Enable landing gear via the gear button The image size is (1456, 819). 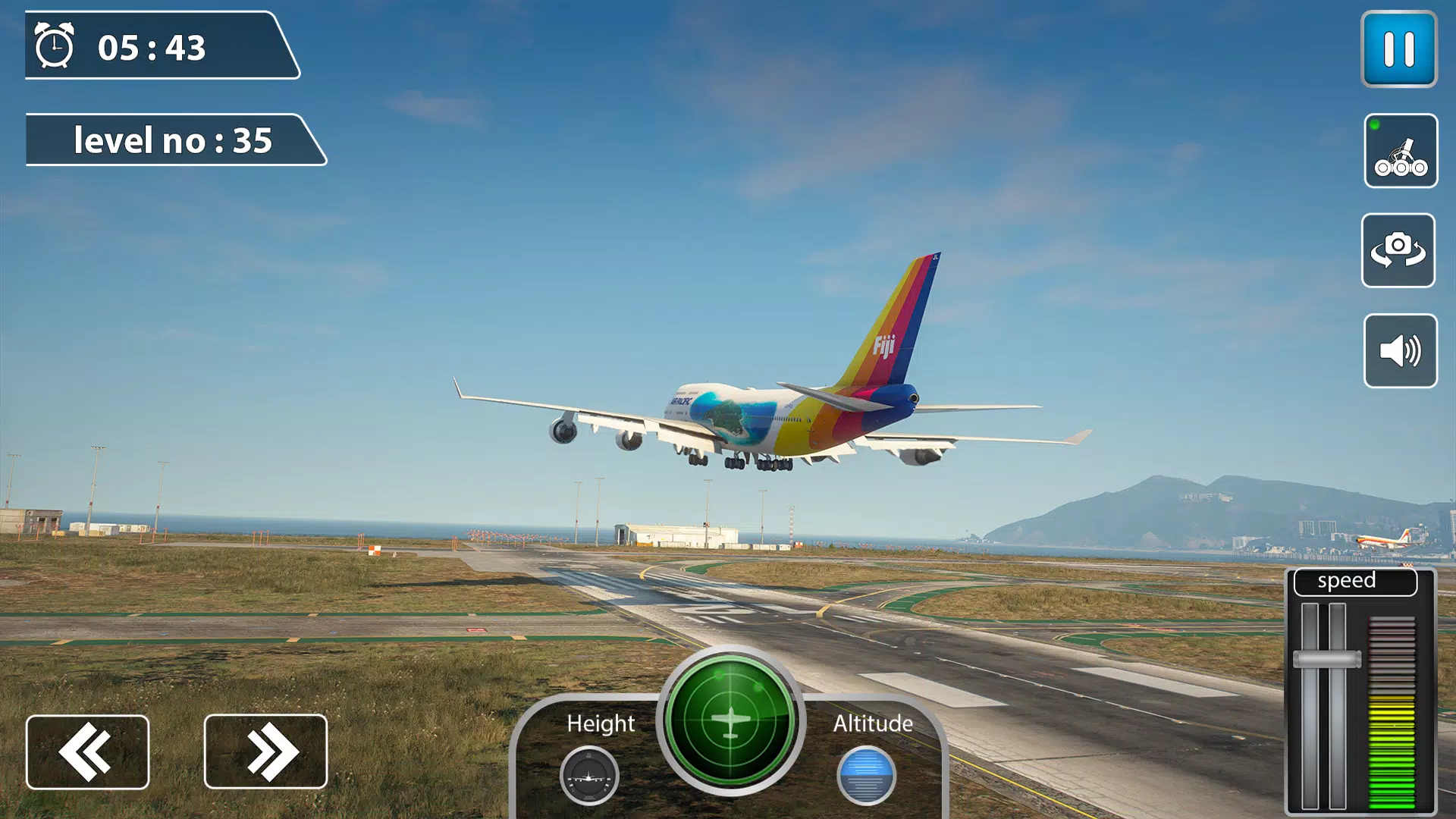[1400, 151]
